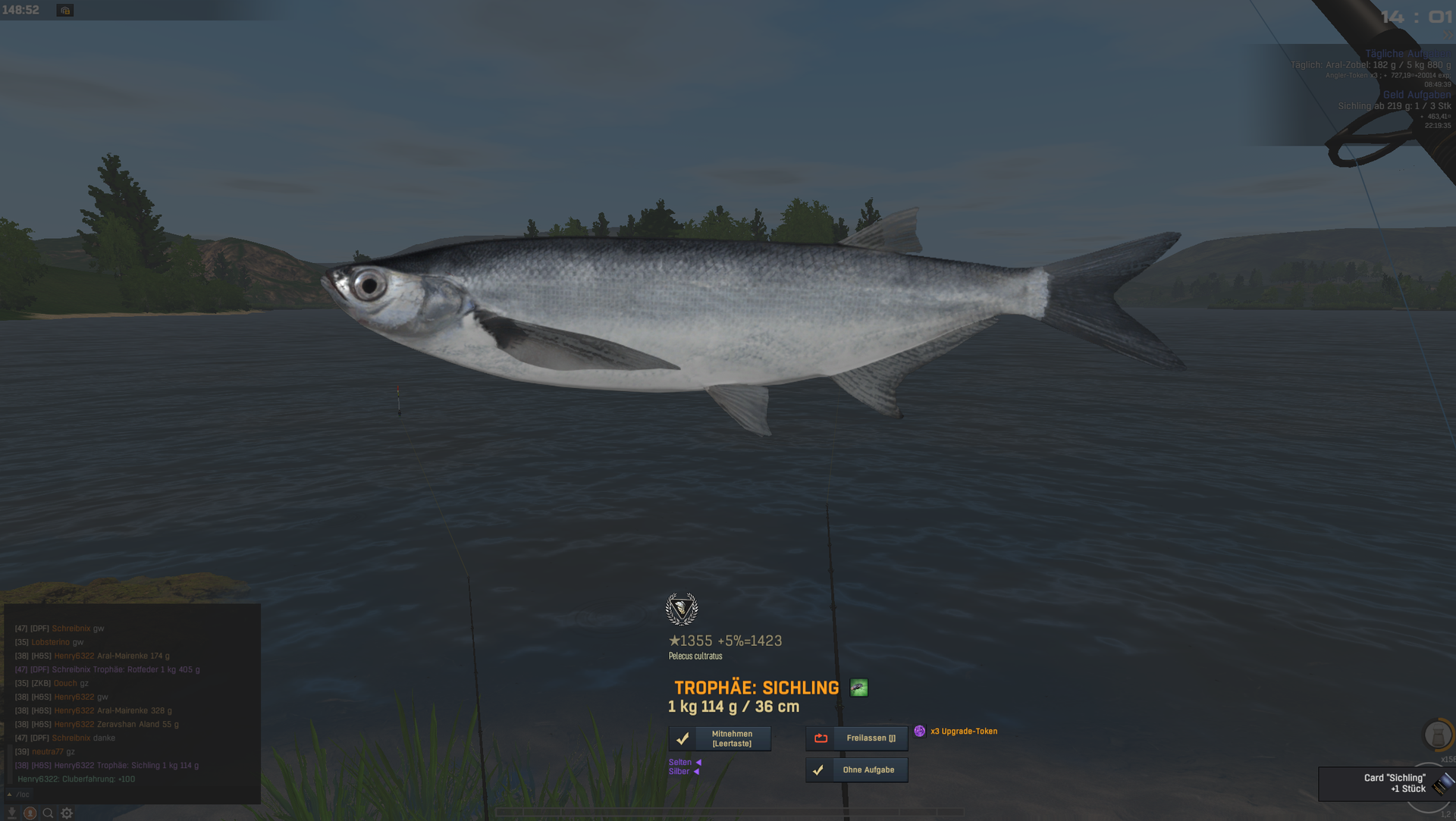Choose the Ohne Aufgabe option

click(857, 770)
